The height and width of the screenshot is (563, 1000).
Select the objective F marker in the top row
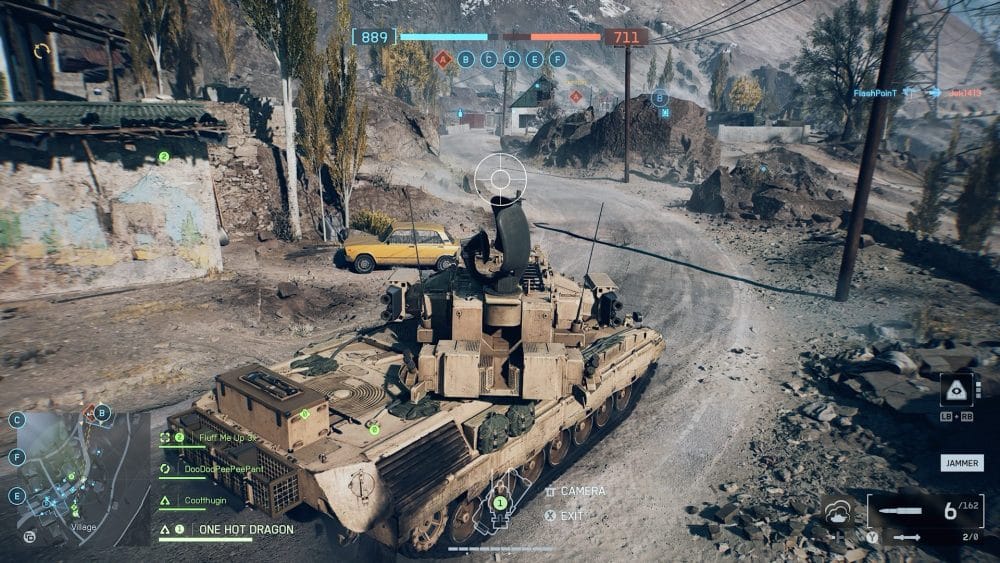tap(558, 59)
